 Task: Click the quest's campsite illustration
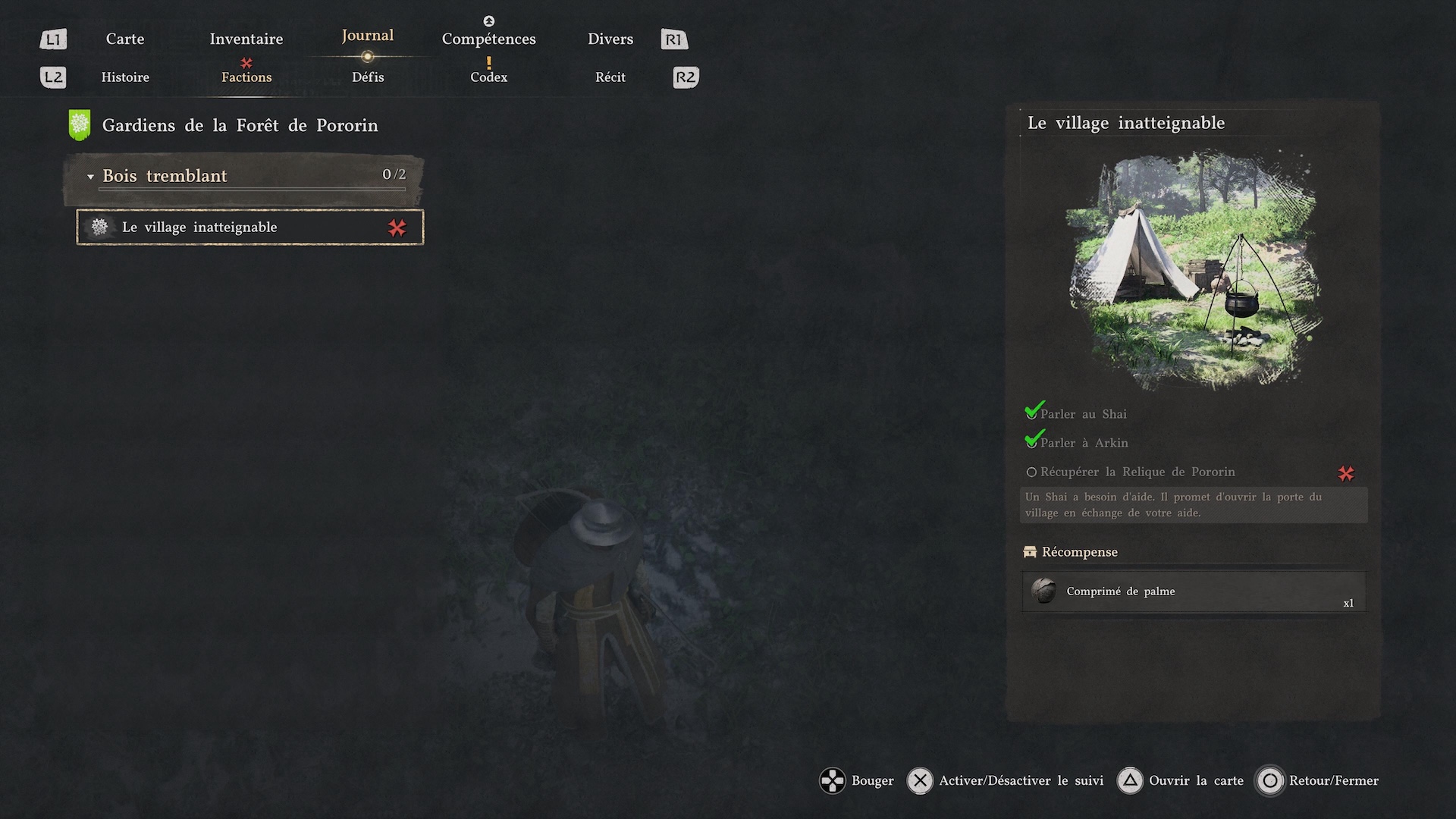coord(1194,269)
